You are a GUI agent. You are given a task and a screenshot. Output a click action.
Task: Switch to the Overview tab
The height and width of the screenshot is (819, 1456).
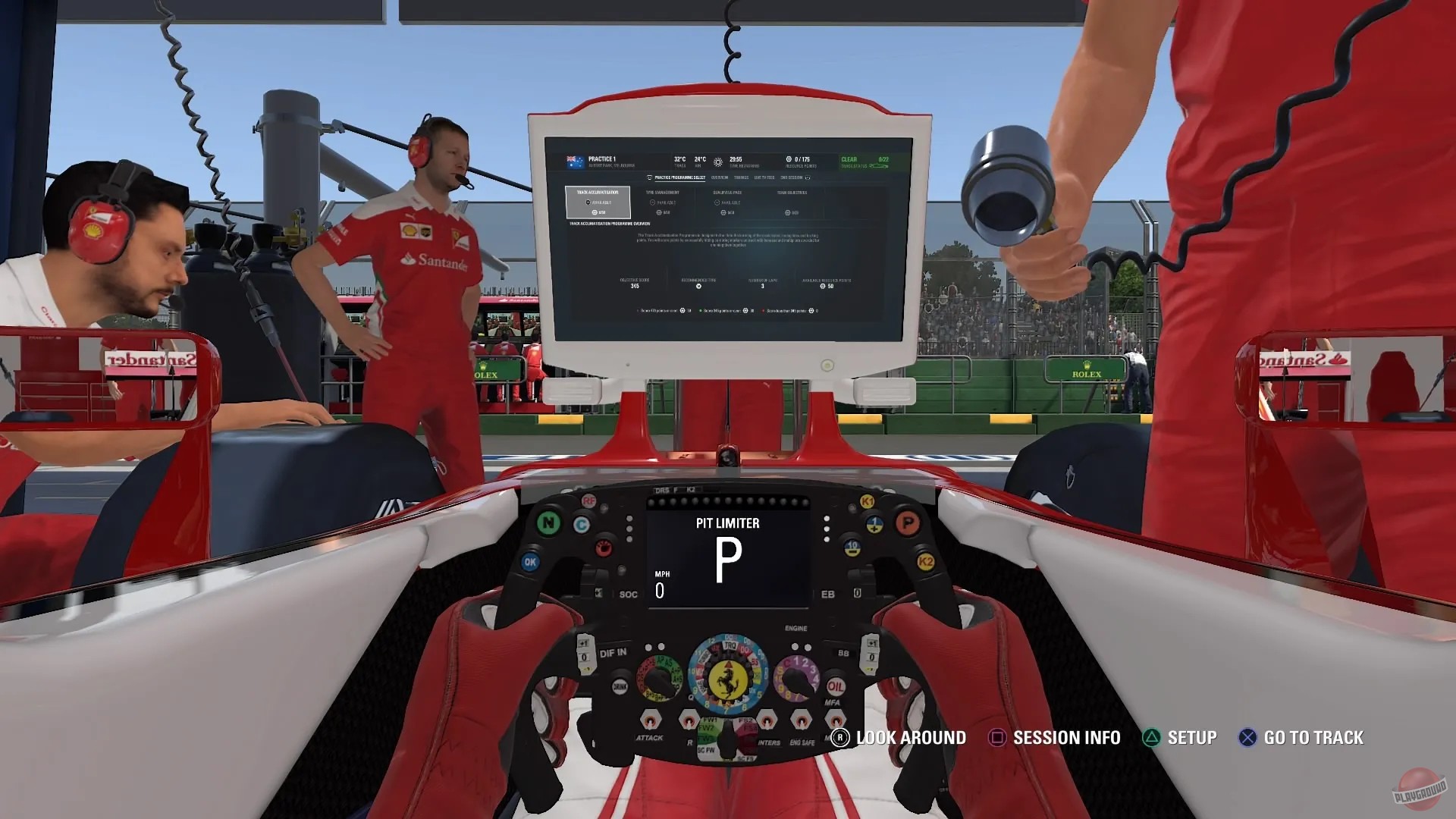[720, 177]
